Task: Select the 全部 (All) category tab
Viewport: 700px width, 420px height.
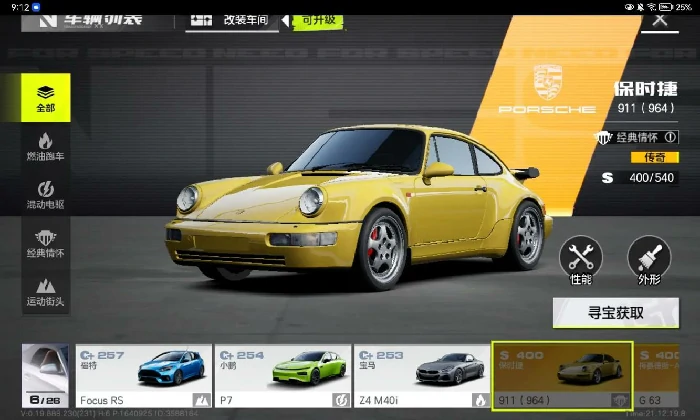Action: click(45, 97)
